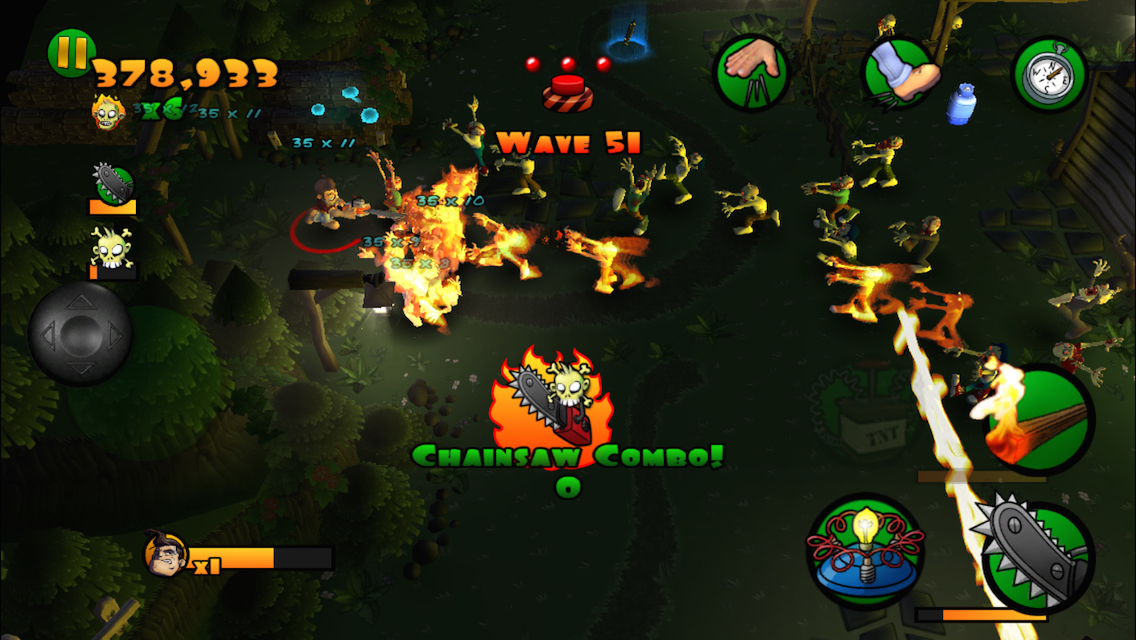The image size is (1136, 640).
Task: Tap the compass icon
Action: point(1049,74)
